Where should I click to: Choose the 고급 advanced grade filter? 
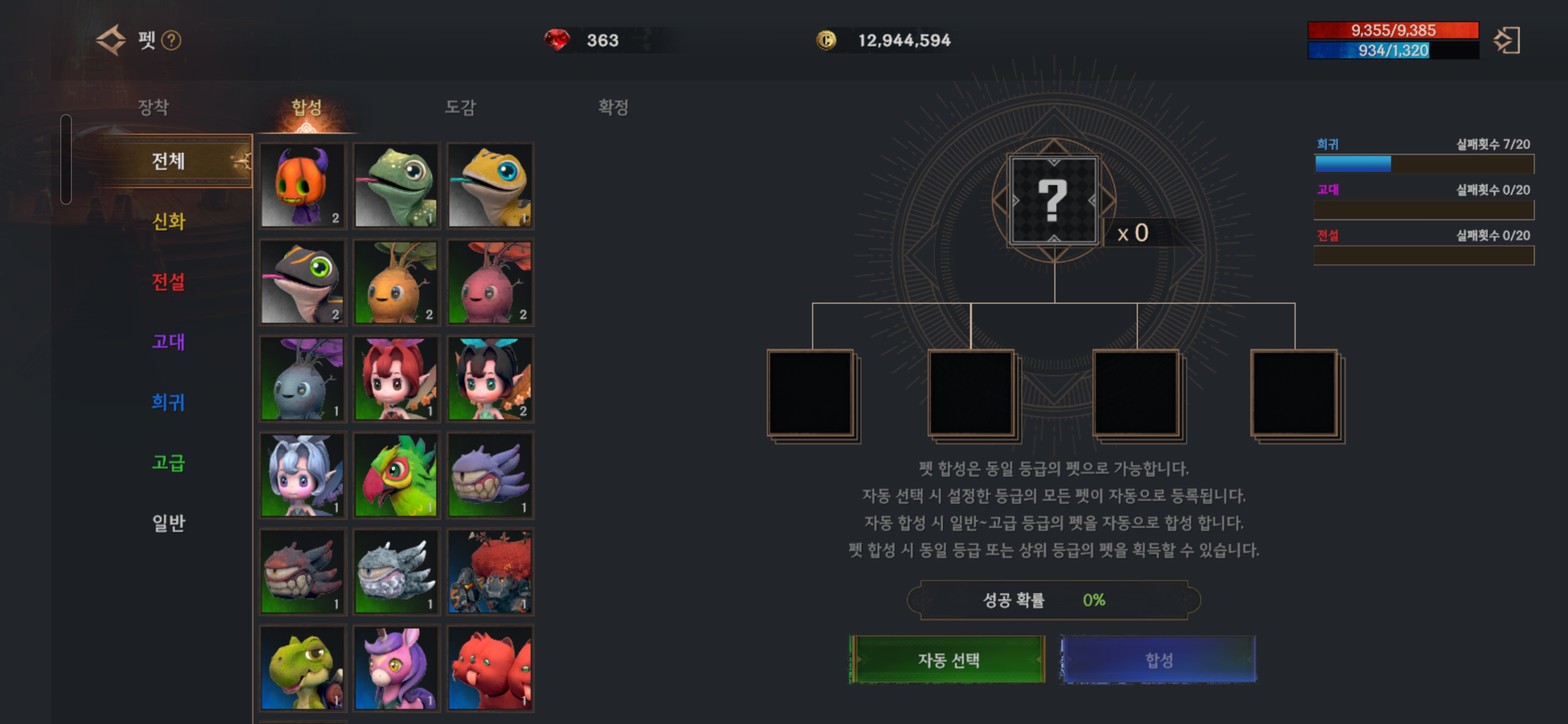click(168, 462)
